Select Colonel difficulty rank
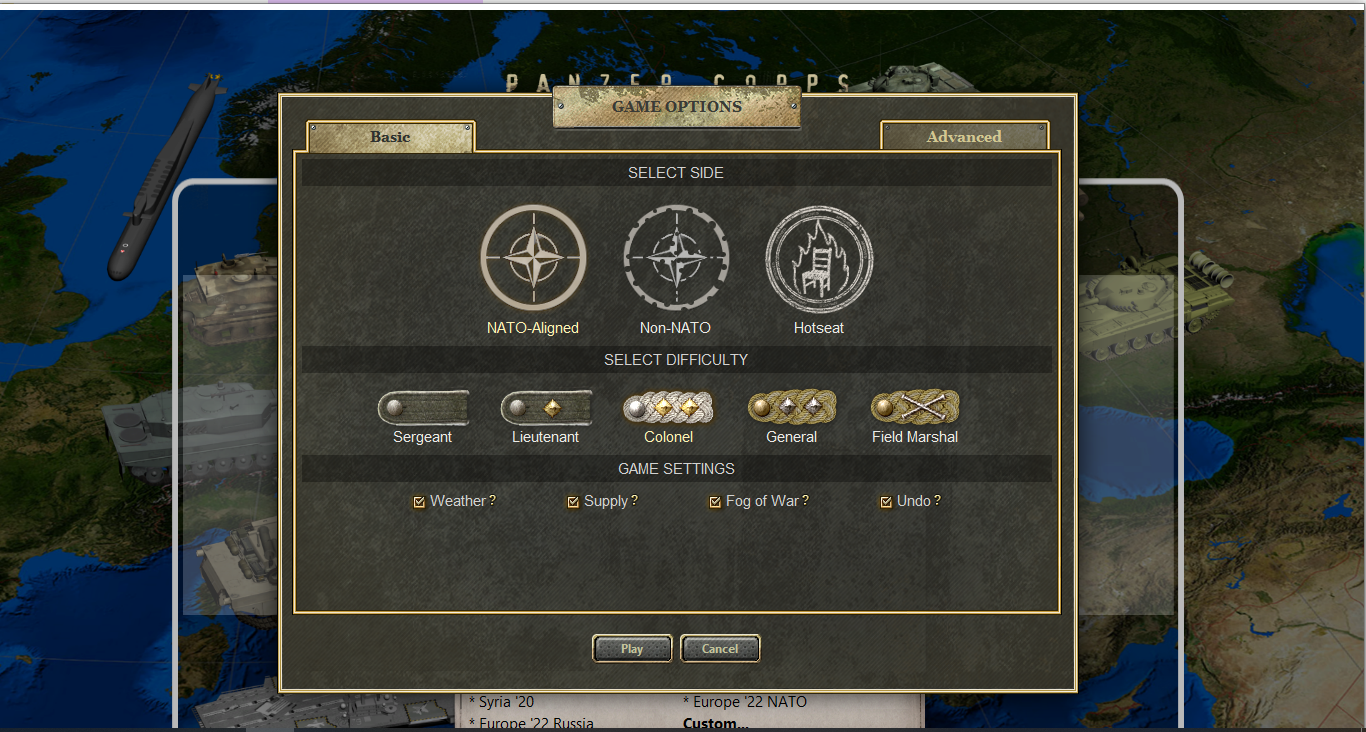 pos(668,408)
